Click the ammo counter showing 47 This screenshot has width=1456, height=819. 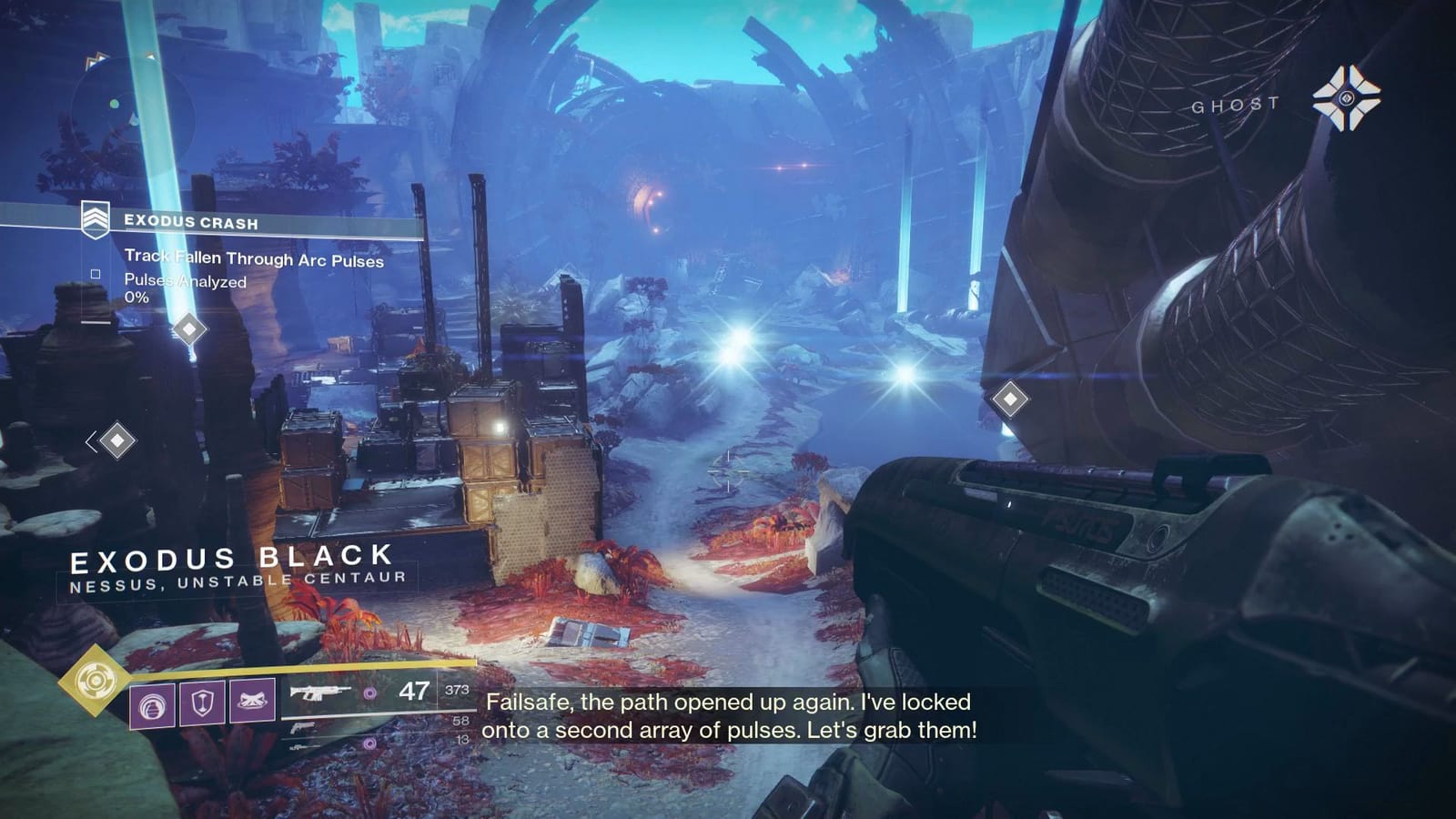[414, 692]
